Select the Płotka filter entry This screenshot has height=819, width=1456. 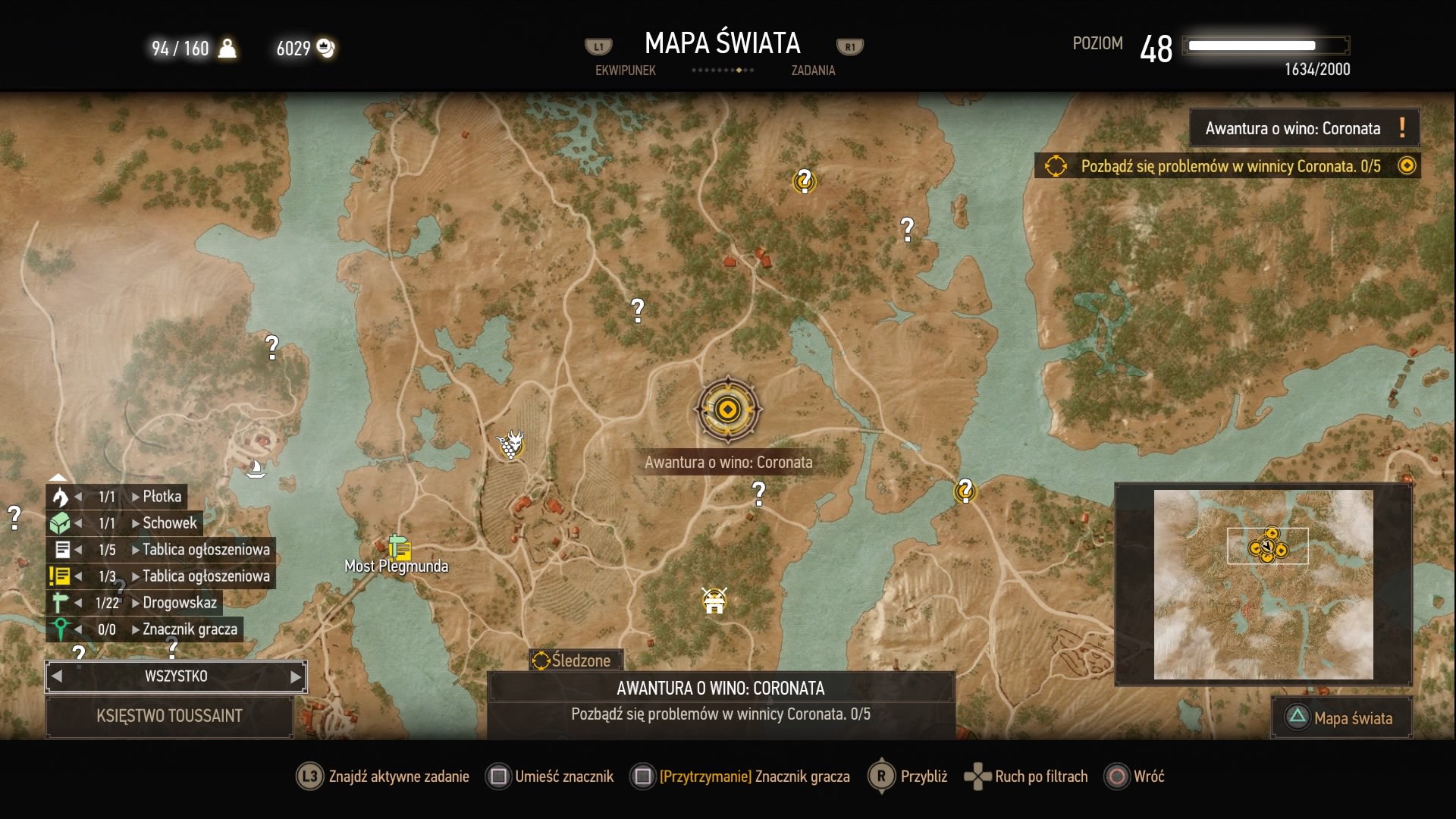[162, 497]
